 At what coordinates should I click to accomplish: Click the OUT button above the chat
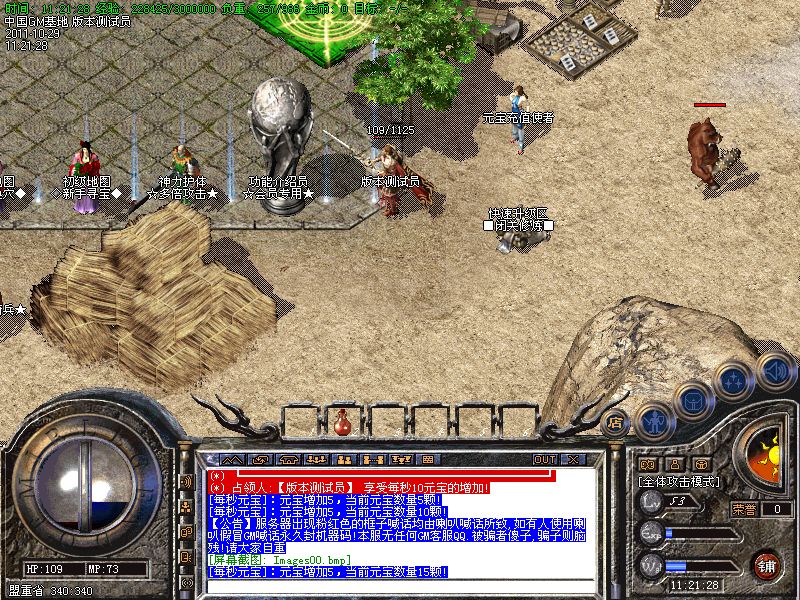(x=544, y=460)
